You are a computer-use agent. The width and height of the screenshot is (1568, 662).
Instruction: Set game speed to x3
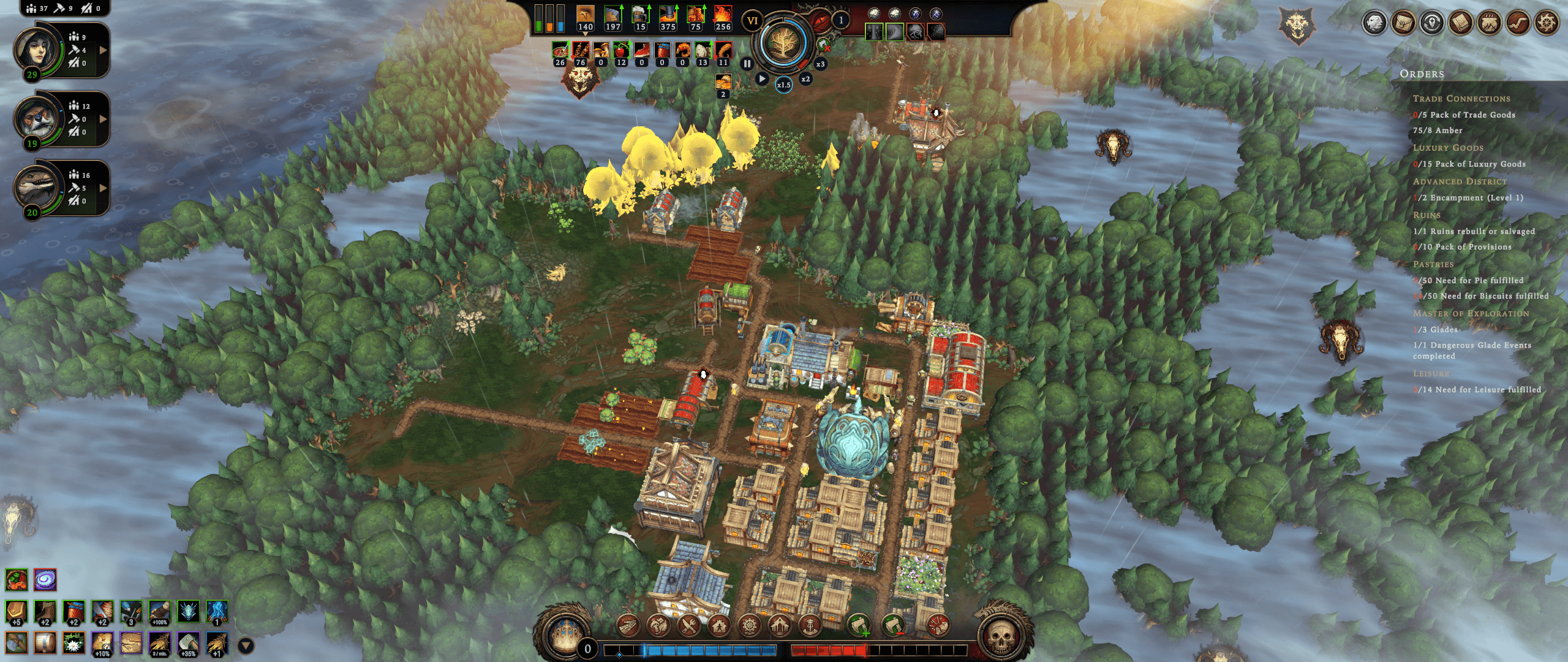820,64
